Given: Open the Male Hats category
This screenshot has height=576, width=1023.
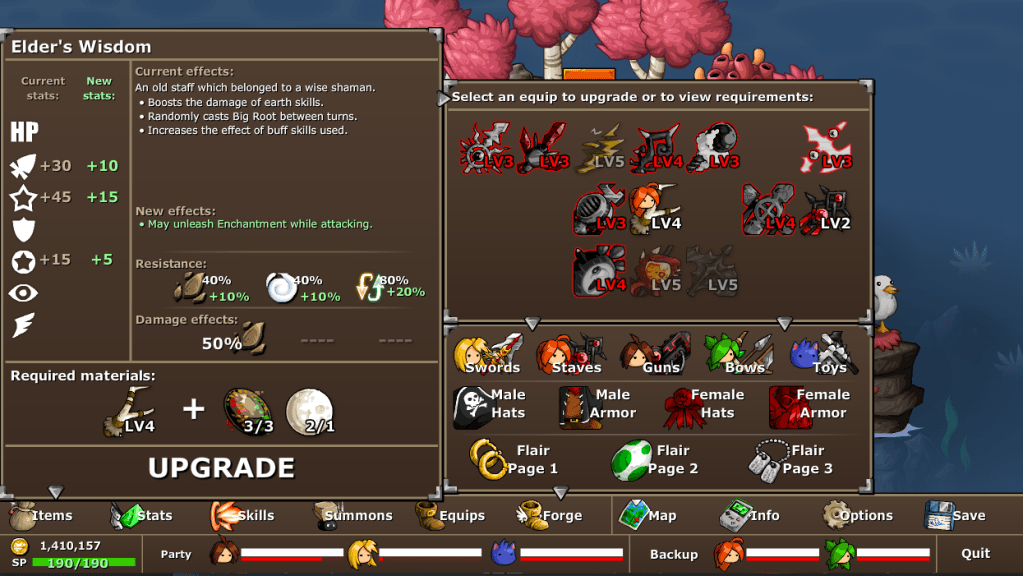Looking at the screenshot, I should pyautogui.click(x=490, y=404).
